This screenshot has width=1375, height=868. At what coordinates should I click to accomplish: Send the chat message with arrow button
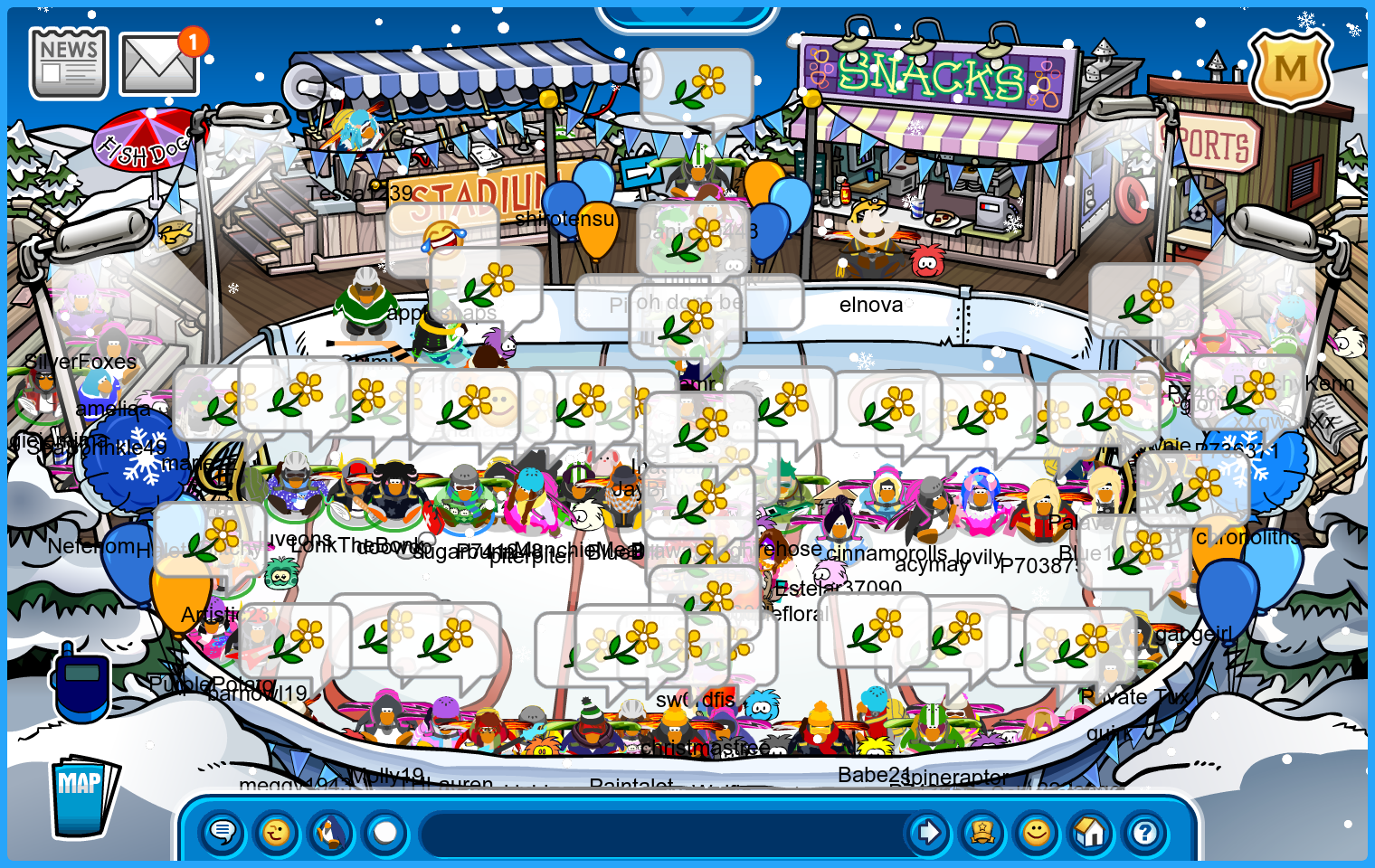[928, 832]
